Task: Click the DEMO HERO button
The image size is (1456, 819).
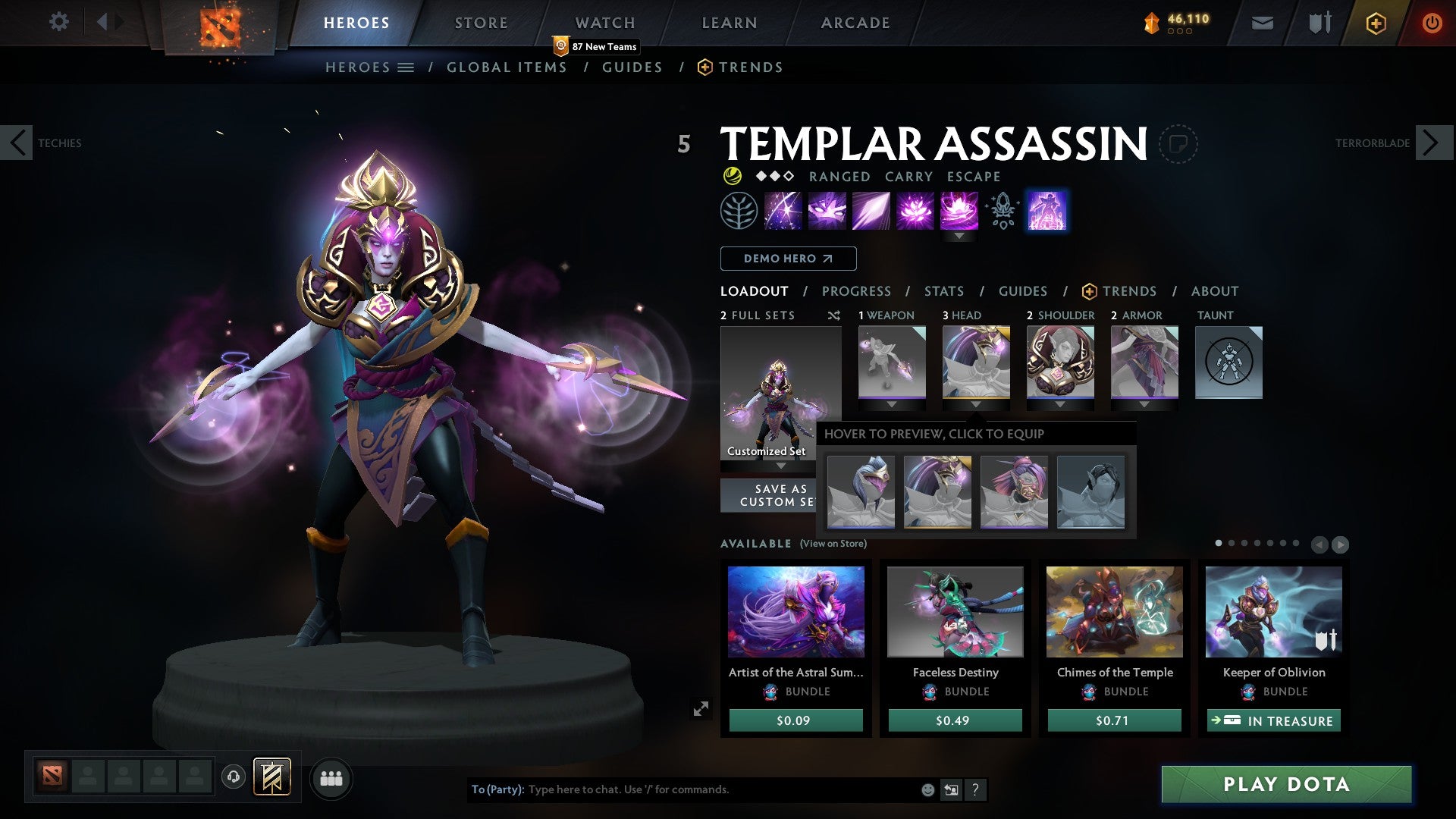Action: 786,259
